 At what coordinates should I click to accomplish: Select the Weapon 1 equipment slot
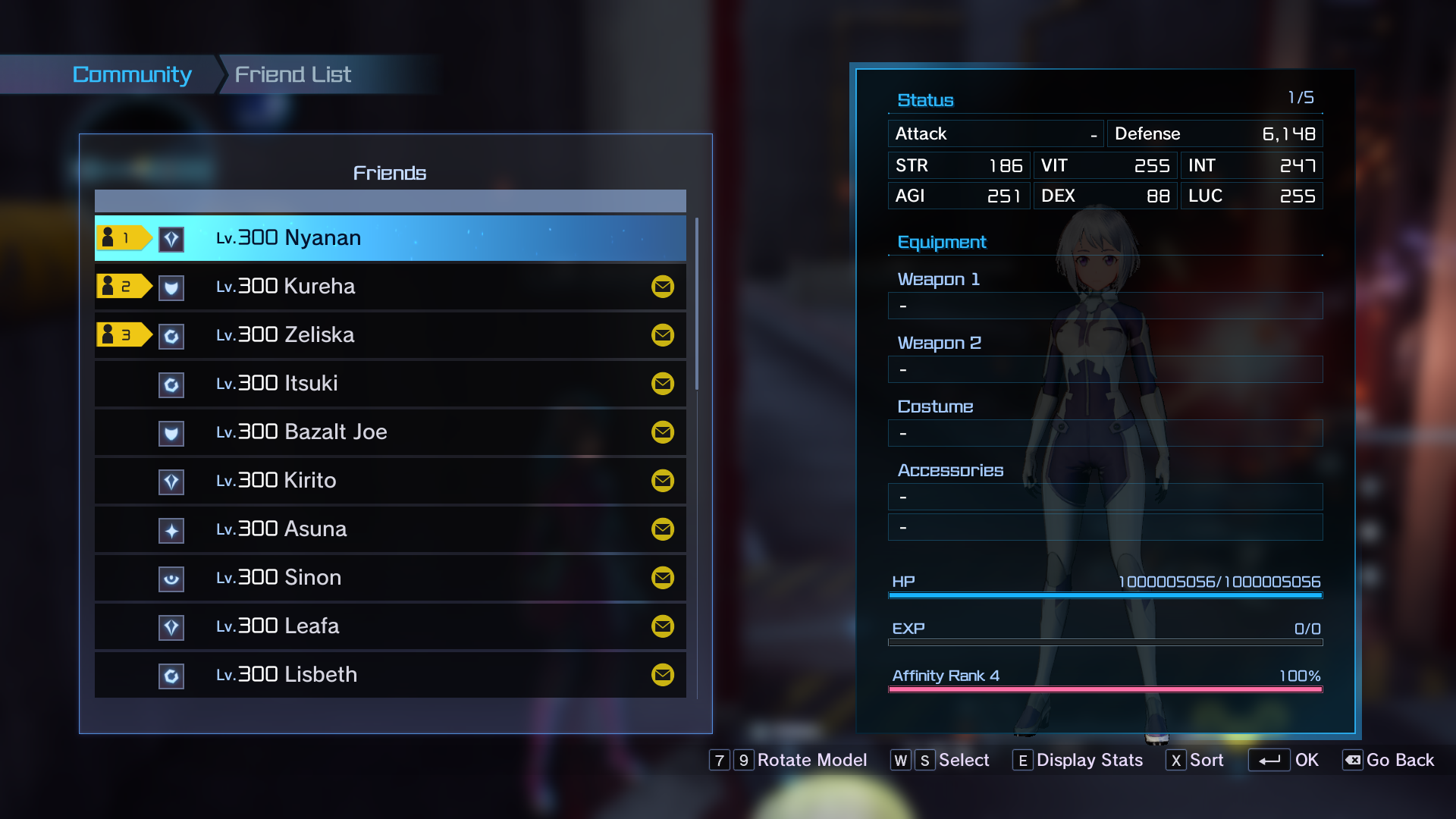(x=1105, y=306)
